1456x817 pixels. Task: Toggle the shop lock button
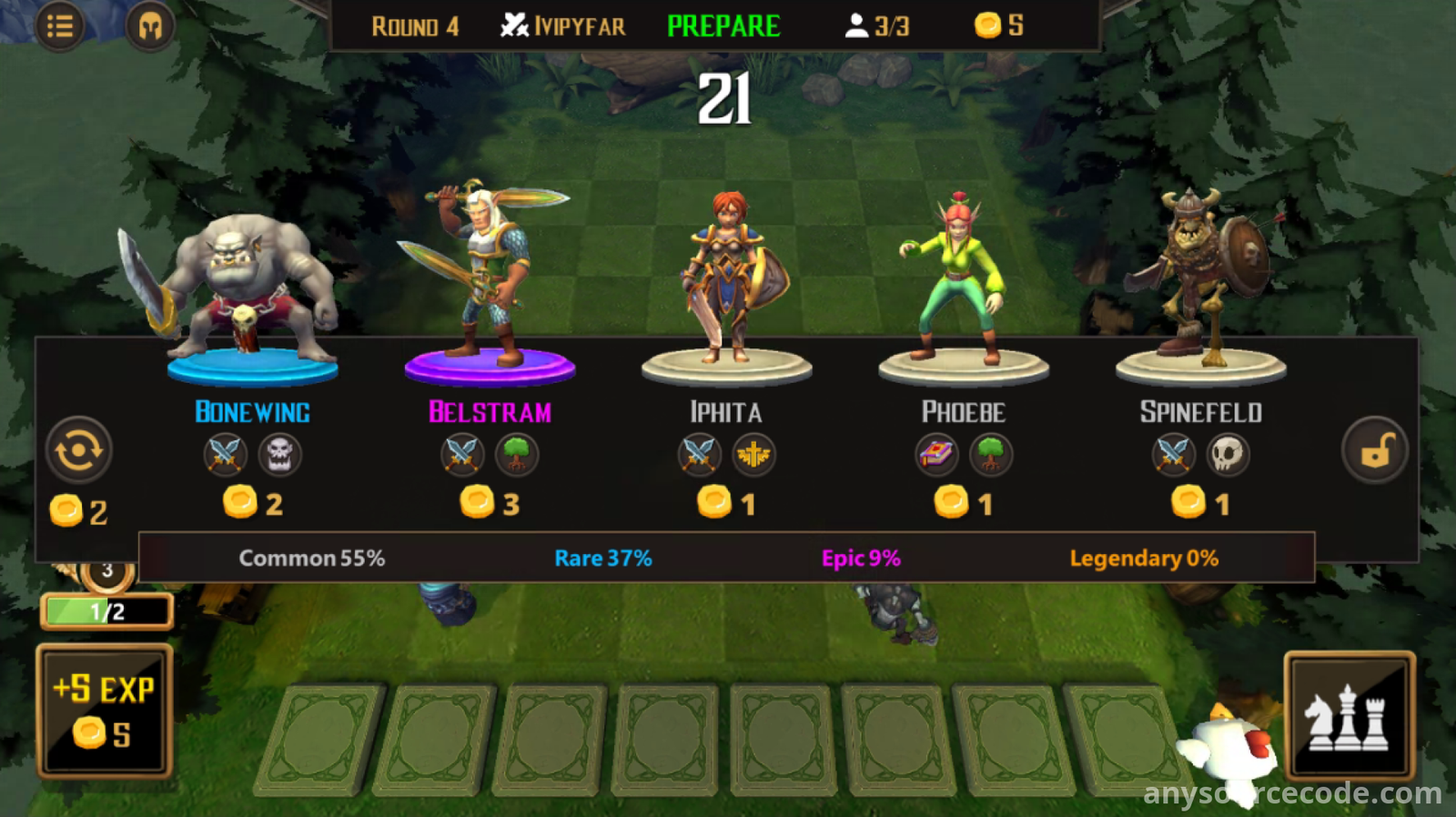pos(1375,450)
